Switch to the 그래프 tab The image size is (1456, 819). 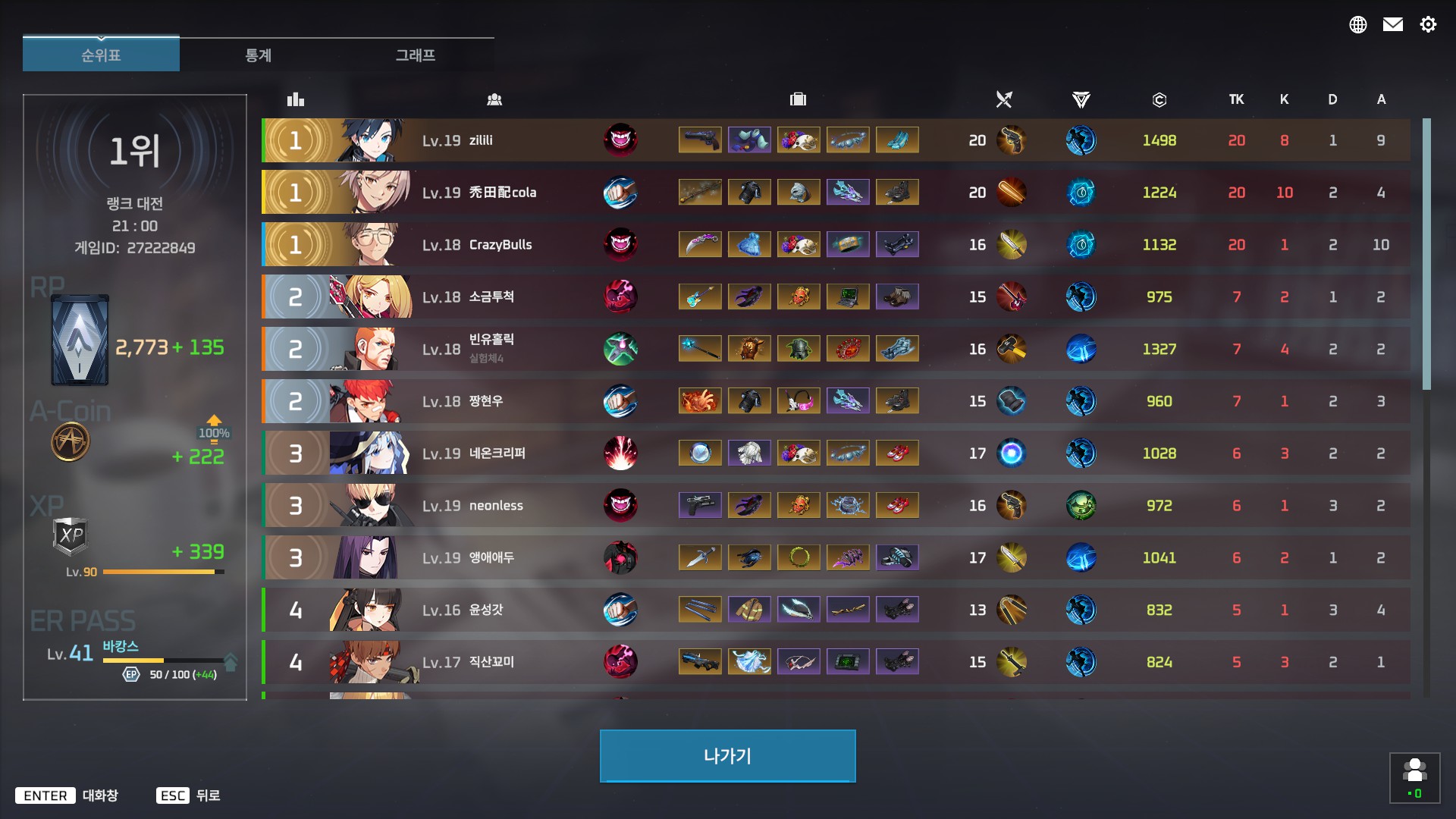click(416, 55)
